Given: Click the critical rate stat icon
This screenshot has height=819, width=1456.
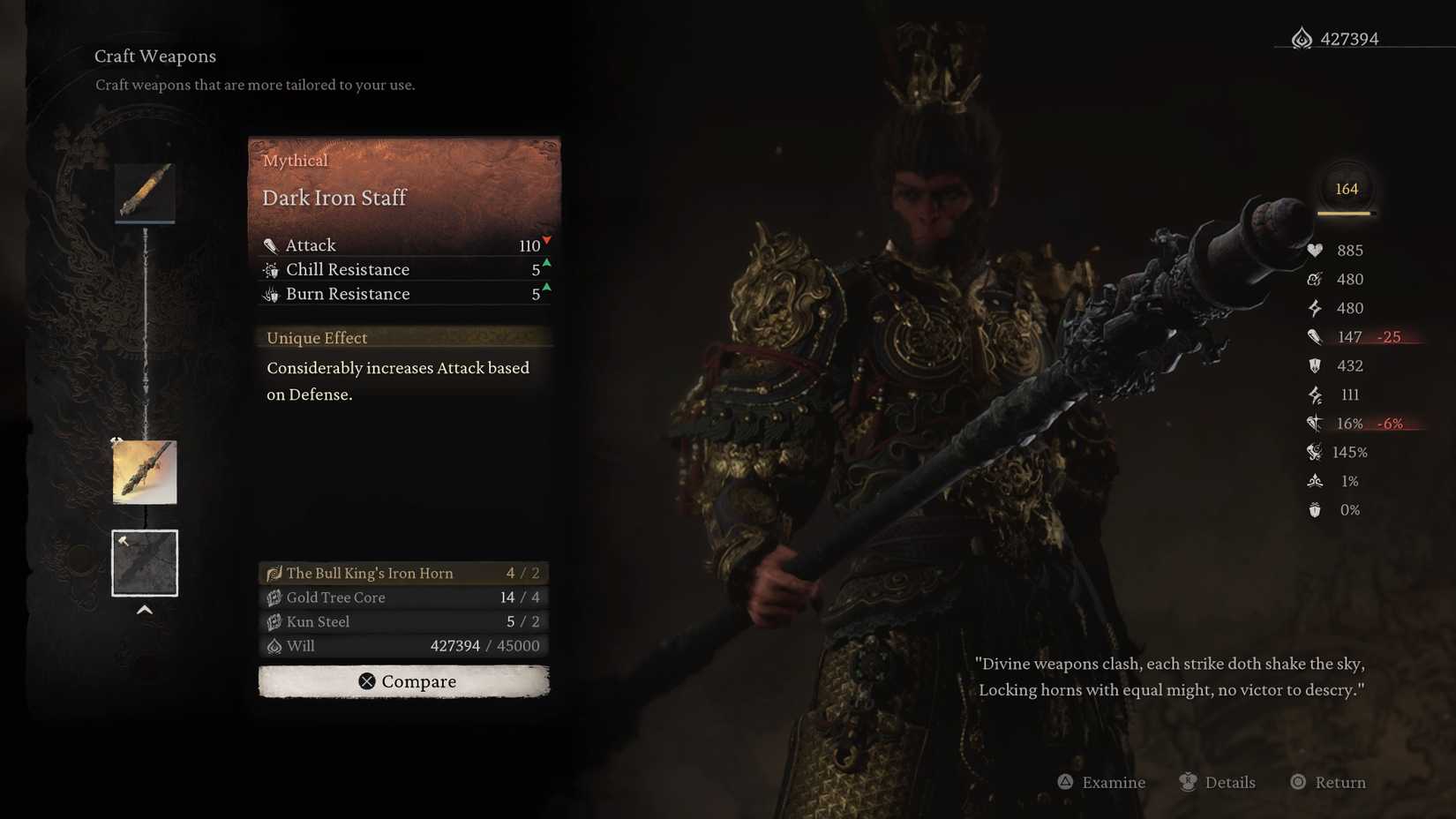Looking at the screenshot, I should pos(1314,424).
